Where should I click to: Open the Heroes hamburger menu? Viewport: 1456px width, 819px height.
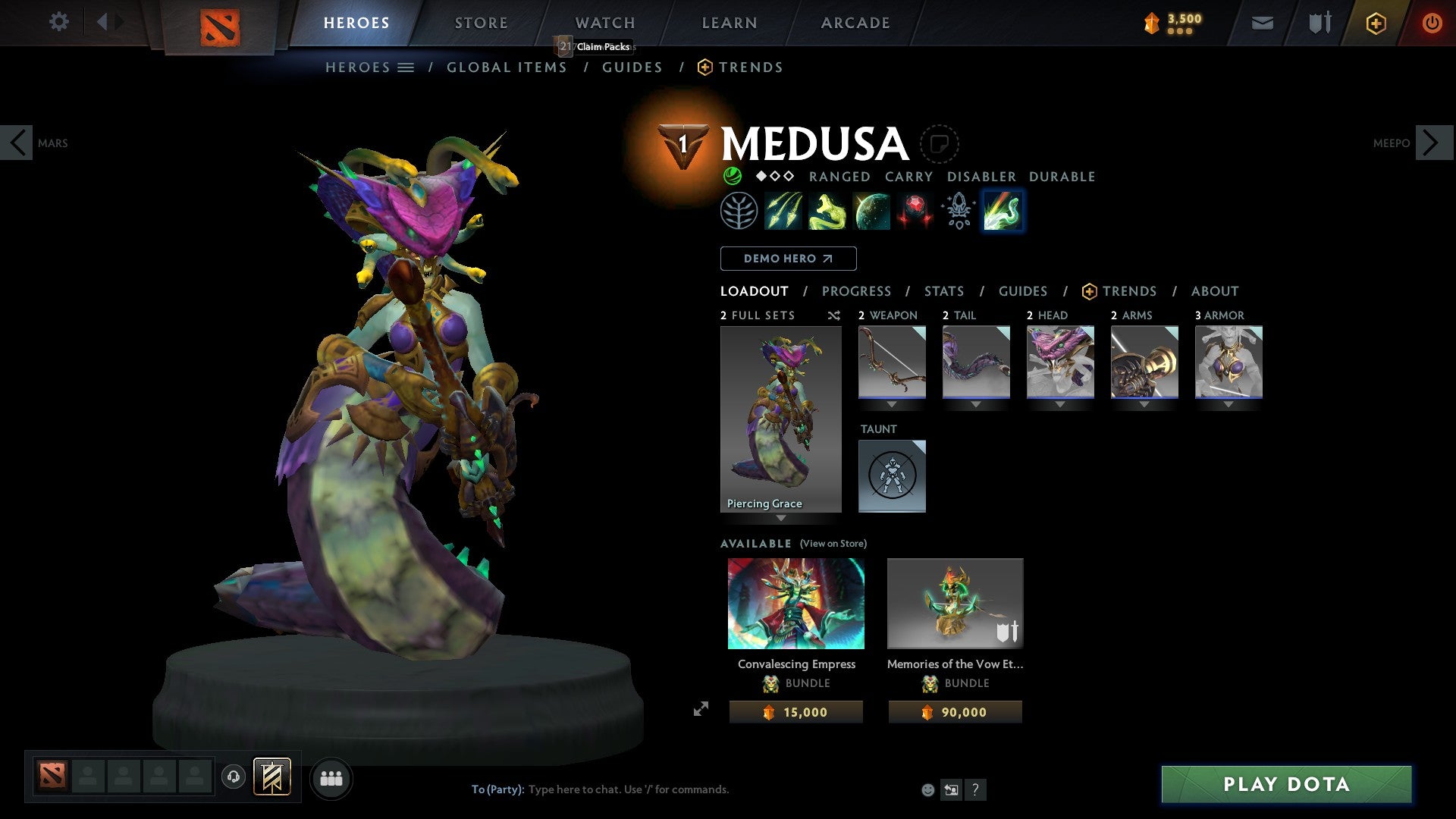click(406, 67)
